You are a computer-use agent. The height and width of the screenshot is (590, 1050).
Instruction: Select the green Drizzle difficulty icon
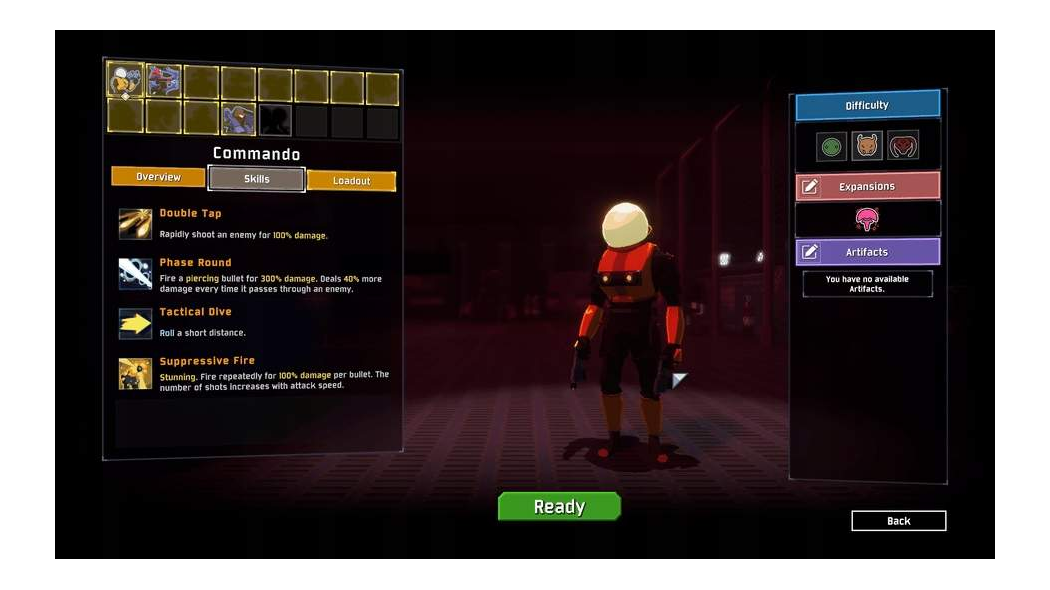(831, 147)
